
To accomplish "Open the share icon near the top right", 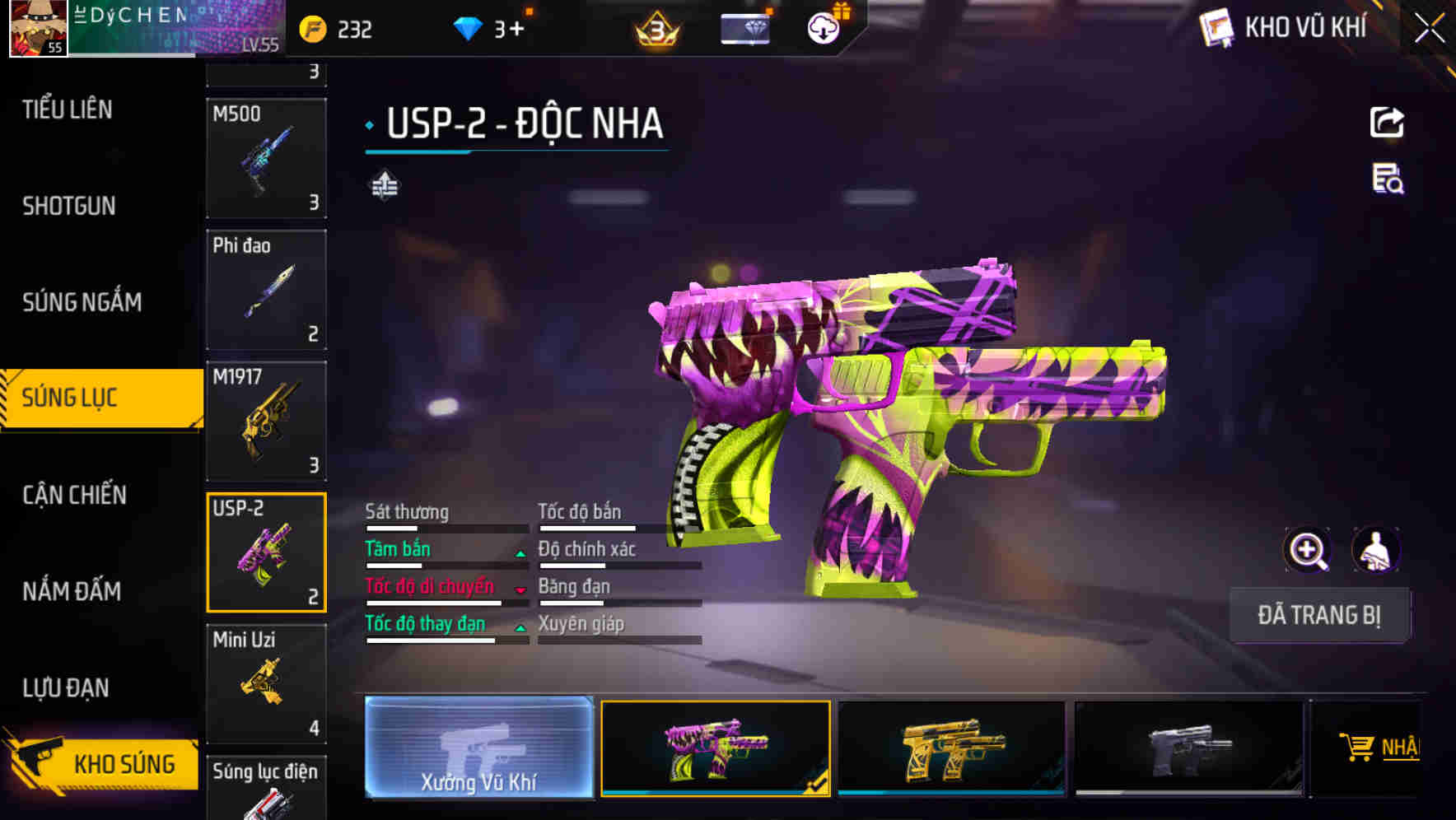I will coord(1388,122).
